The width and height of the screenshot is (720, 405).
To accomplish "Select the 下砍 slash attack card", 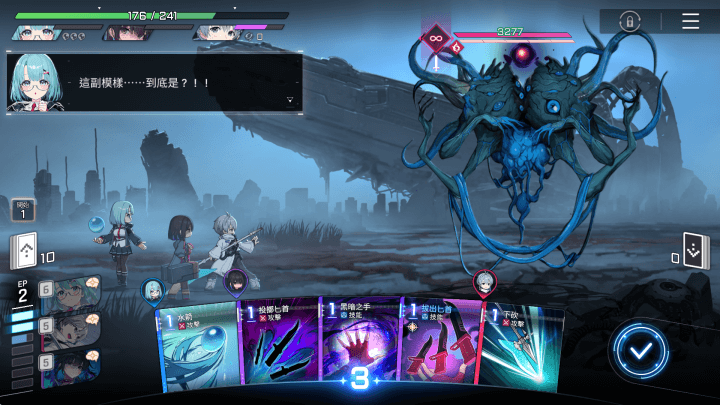I will click(x=522, y=345).
